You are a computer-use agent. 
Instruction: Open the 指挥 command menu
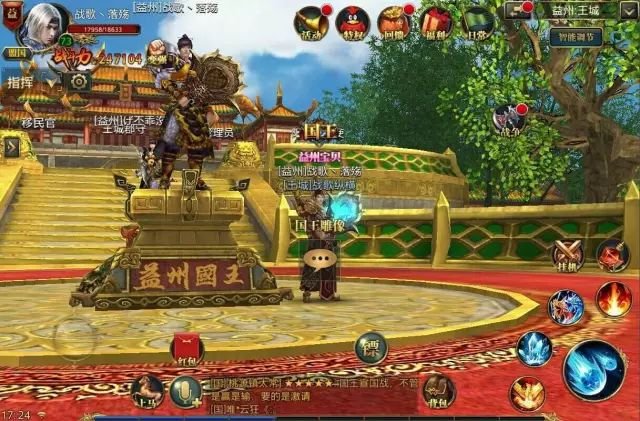19,82
